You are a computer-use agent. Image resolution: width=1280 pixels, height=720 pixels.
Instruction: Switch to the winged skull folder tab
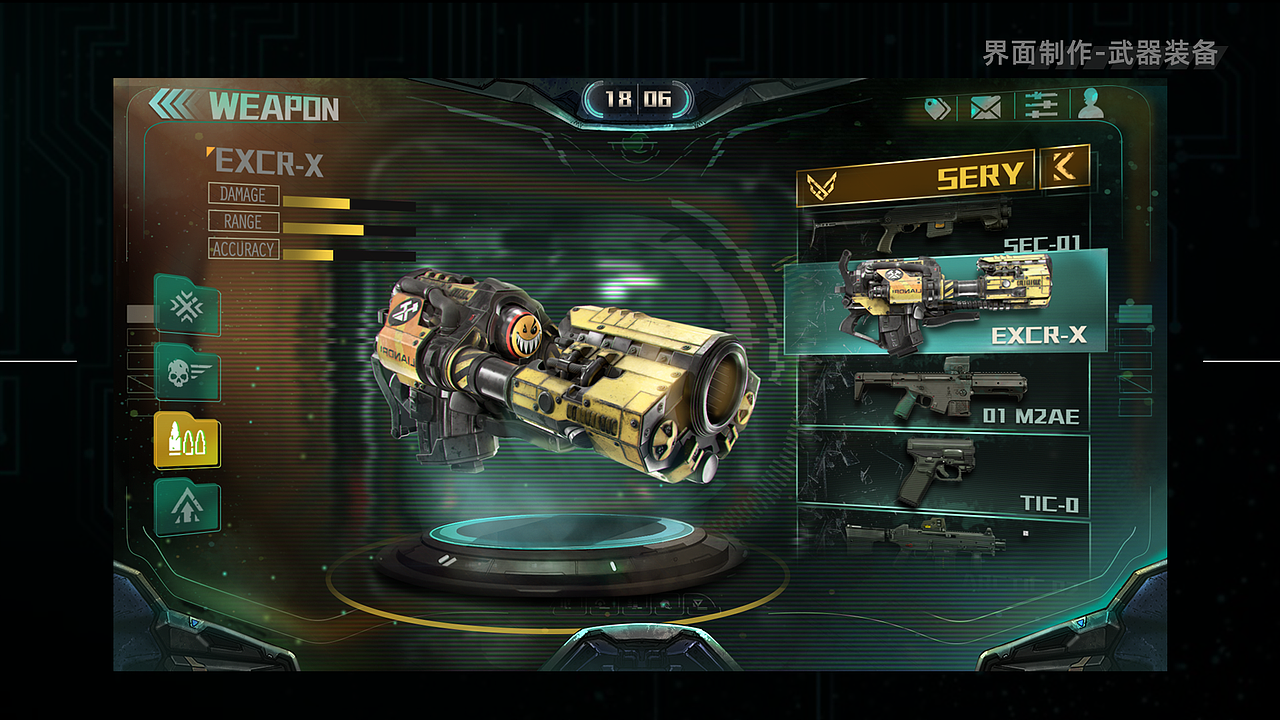(x=187, y=373)
